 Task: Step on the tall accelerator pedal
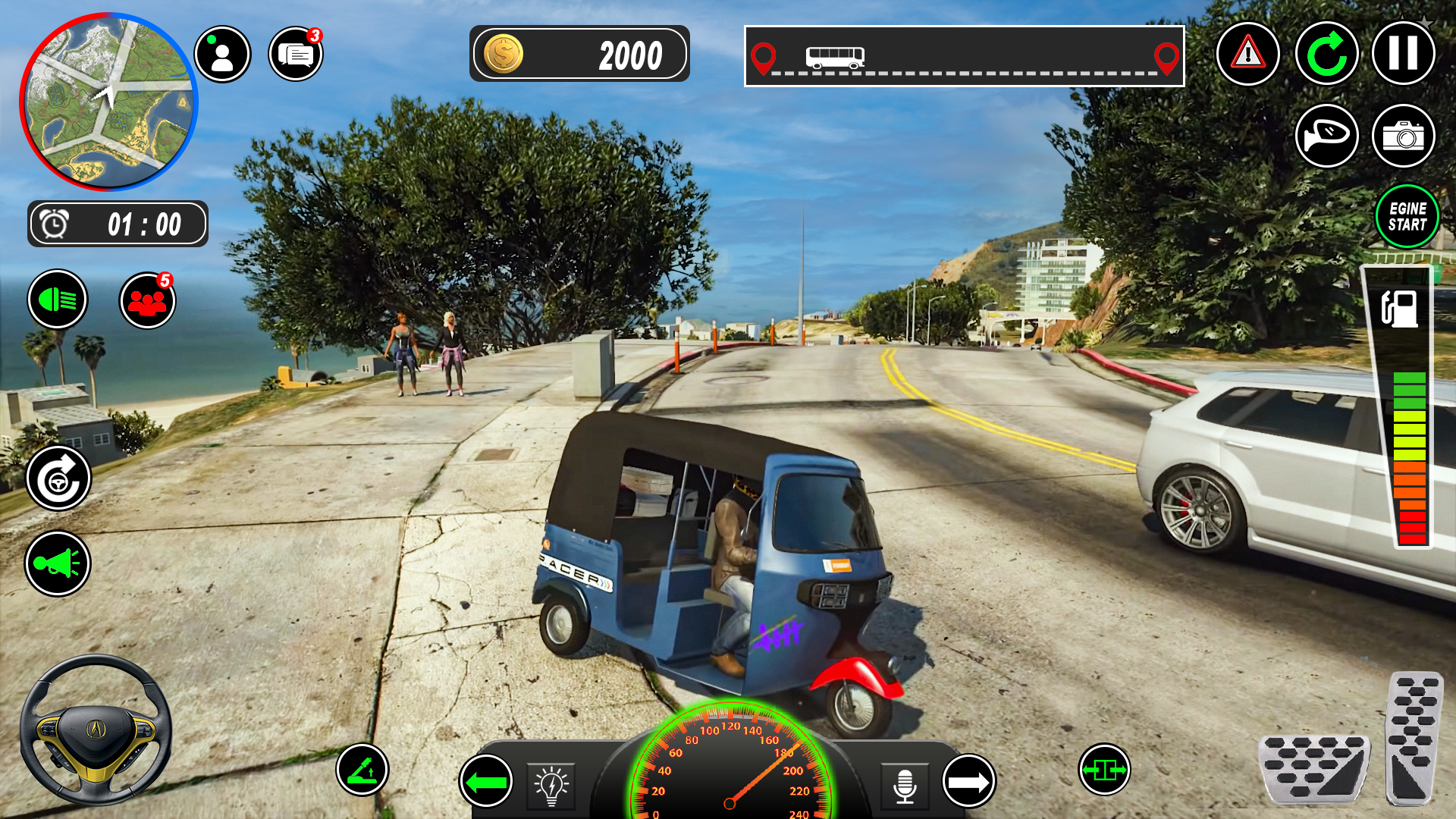1414,737
